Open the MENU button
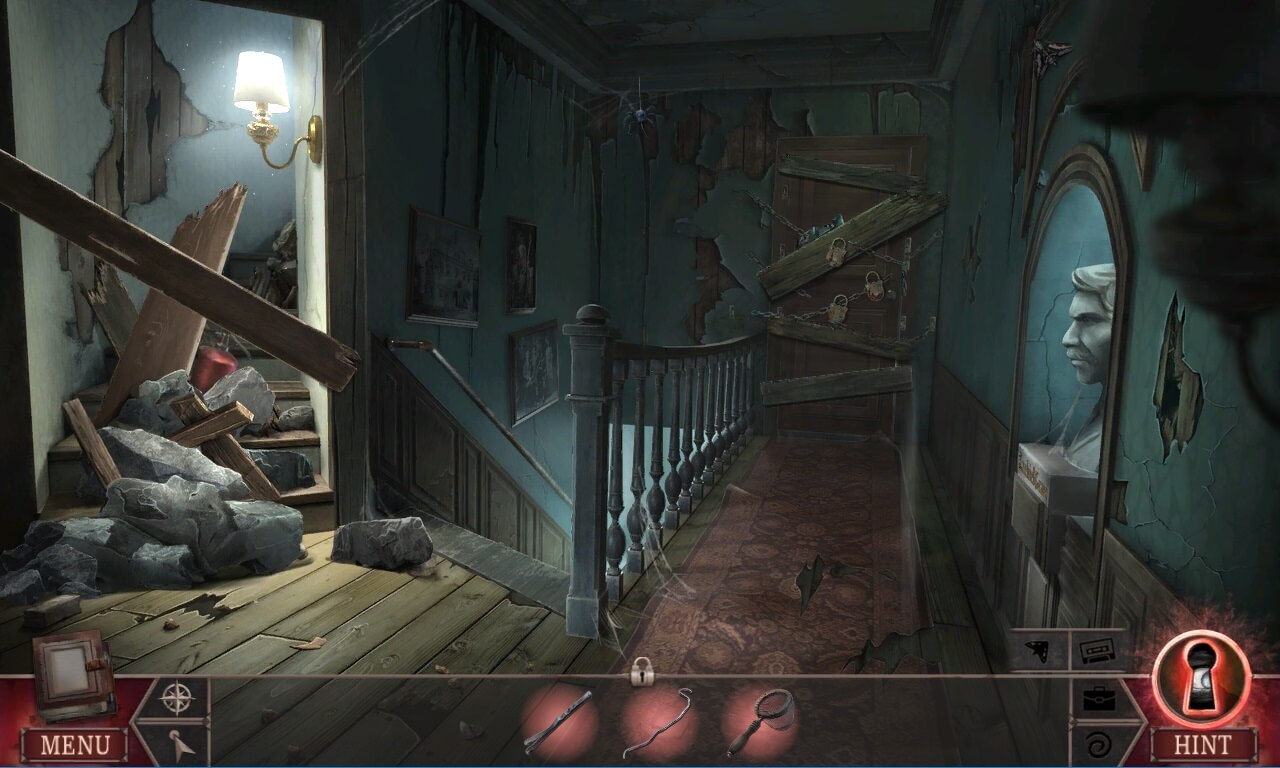The image size is (1280, 768). 74,744
